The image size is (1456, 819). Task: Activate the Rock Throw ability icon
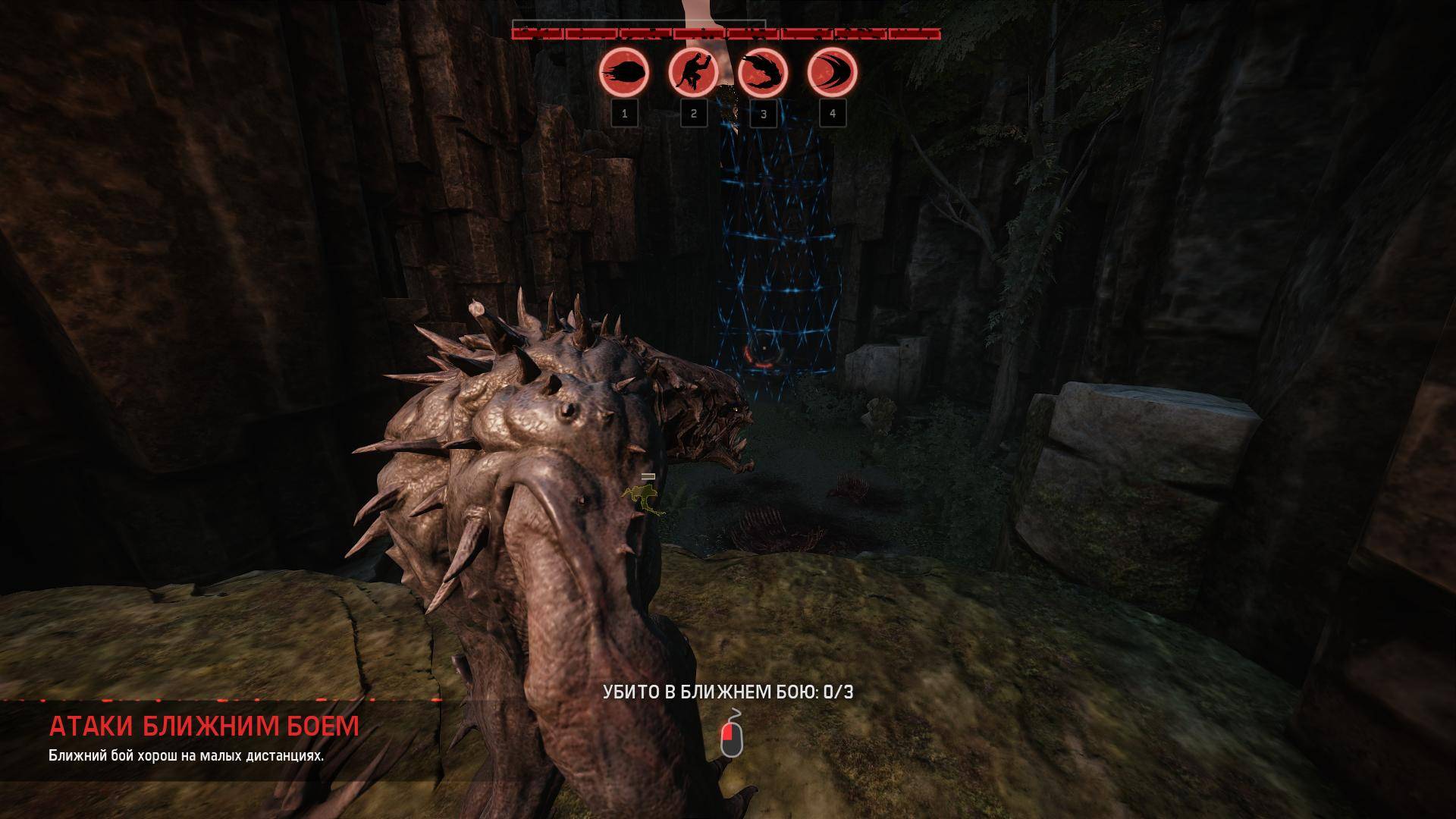624,74
